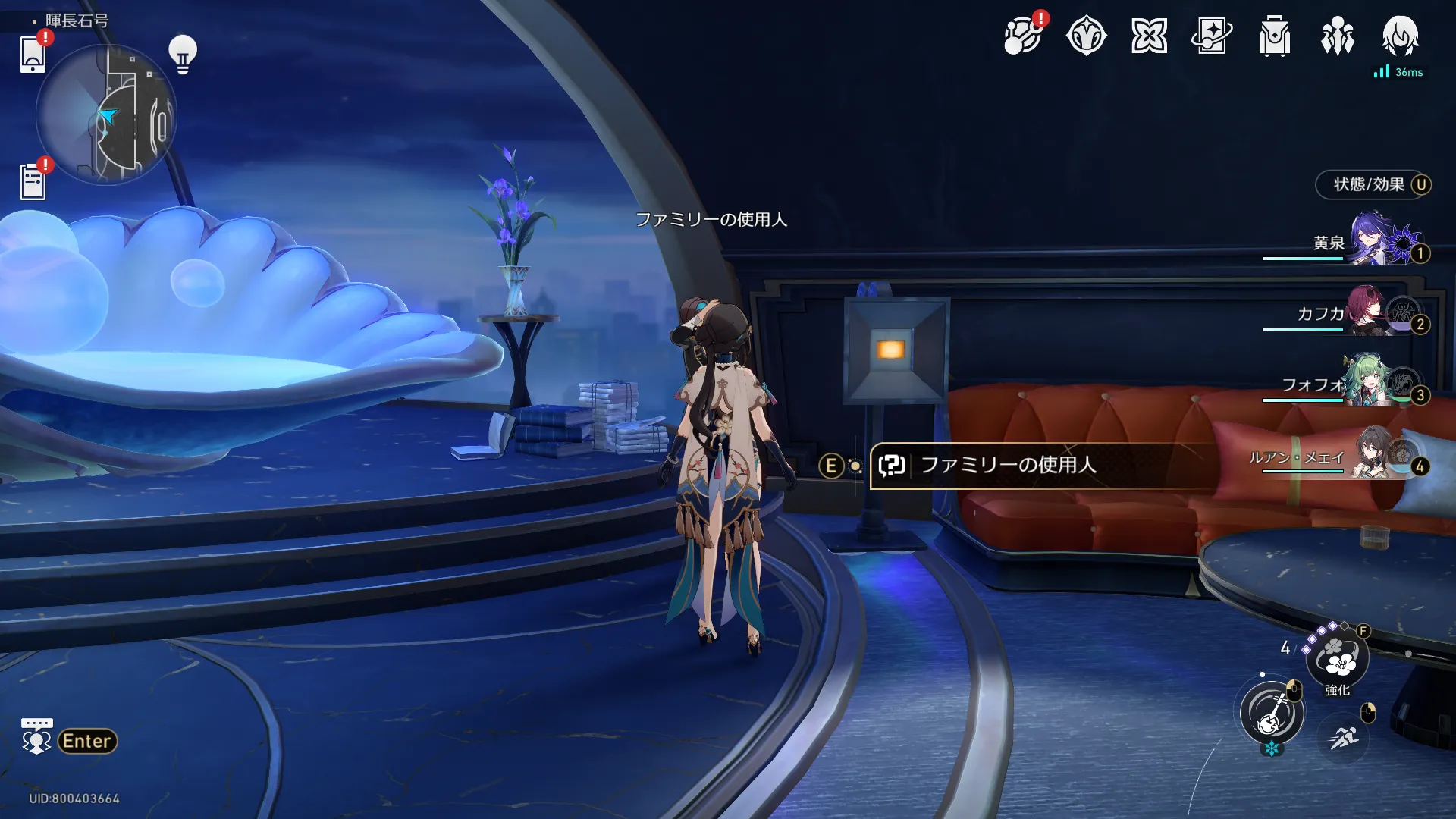Activate the 強化 technique flower icon

[x=1338, y=658]
